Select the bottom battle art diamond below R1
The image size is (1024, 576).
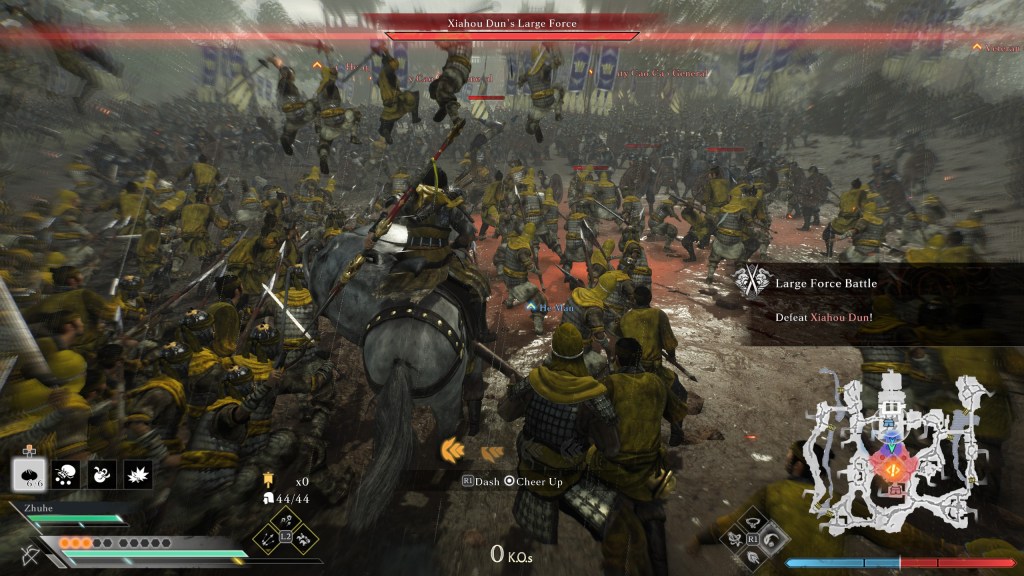[x=754, y=555]
